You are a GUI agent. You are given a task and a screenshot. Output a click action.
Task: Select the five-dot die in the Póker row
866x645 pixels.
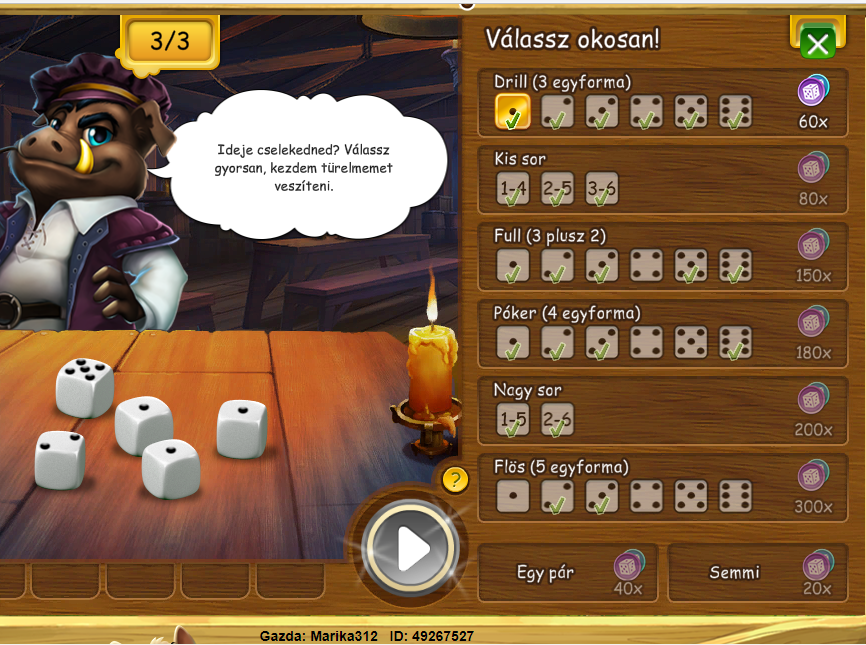point(691,343)
